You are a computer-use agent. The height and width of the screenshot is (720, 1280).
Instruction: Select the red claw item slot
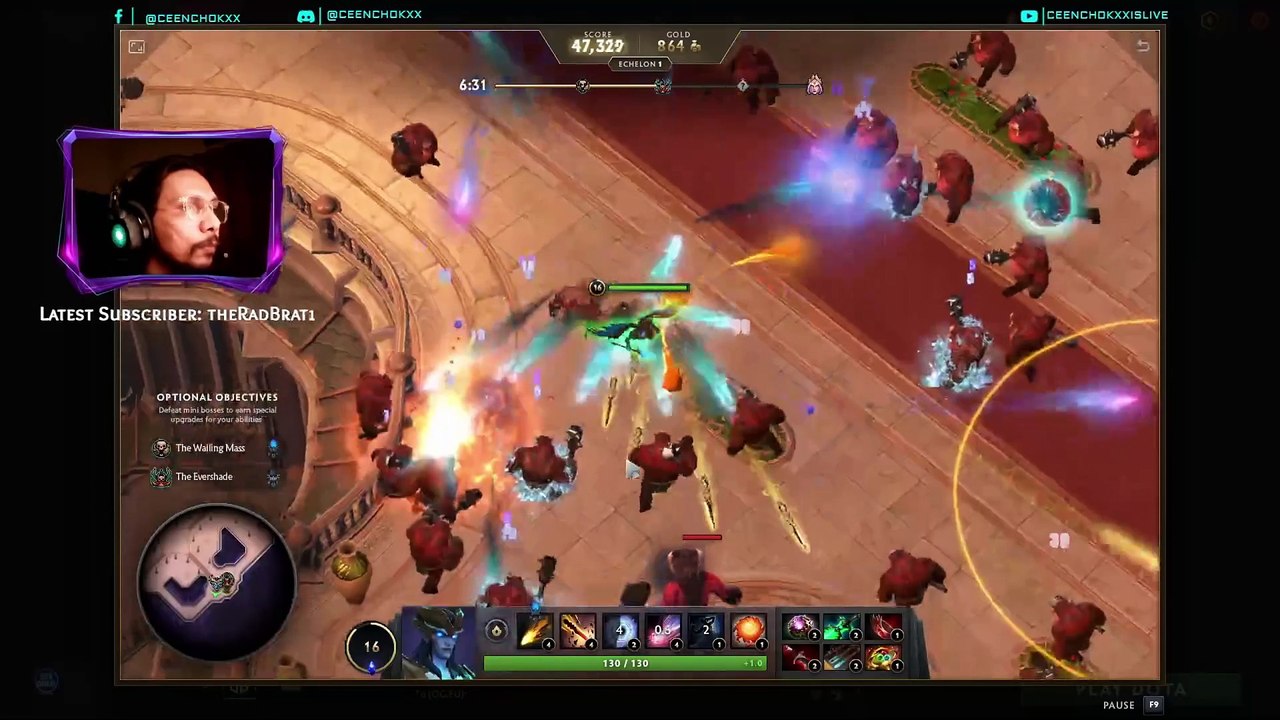(884, 627)
